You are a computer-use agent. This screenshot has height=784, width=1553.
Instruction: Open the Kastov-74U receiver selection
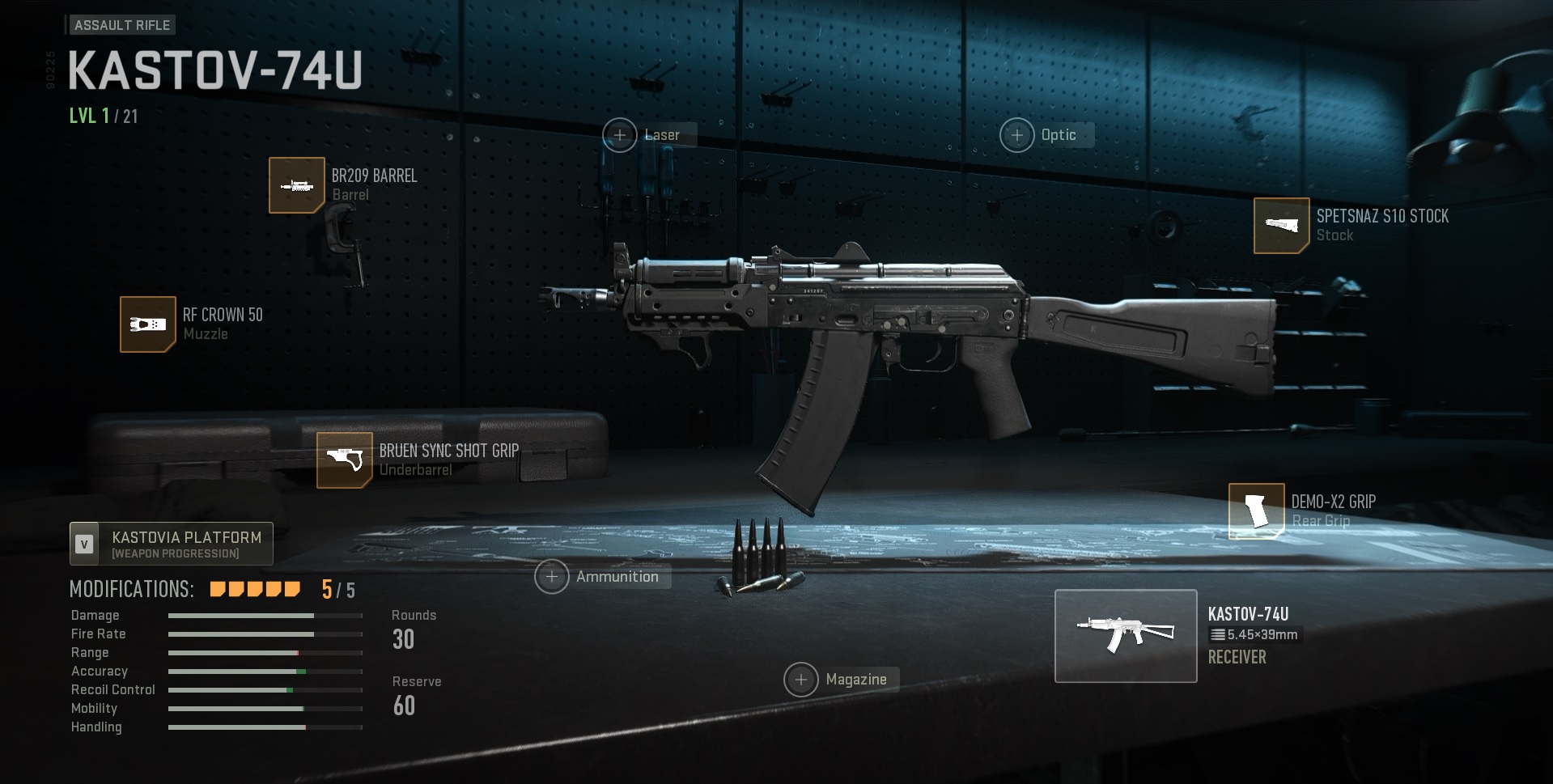(x=1126, y=636)
